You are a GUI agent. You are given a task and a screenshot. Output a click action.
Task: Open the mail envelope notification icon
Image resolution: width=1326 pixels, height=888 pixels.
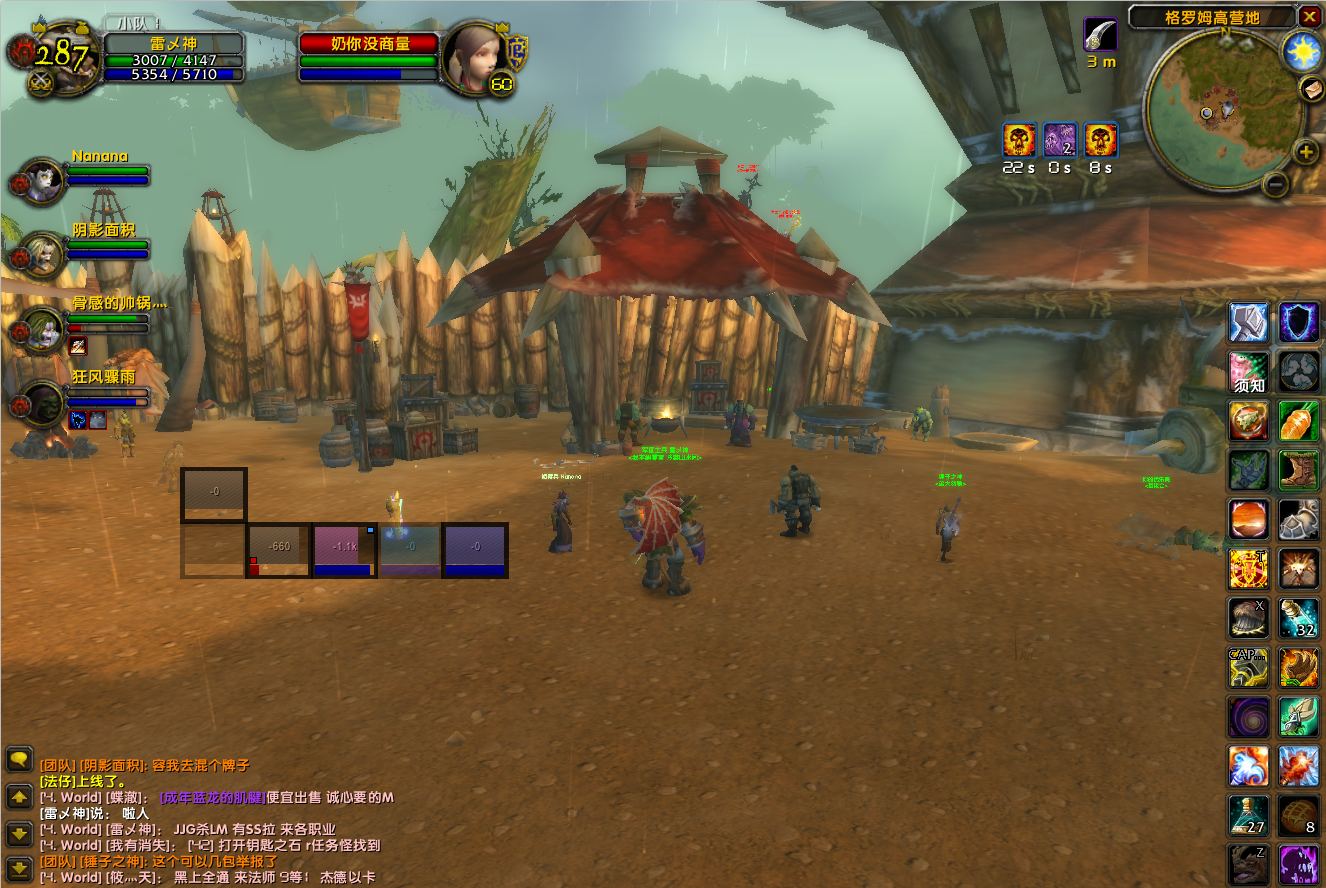click(1311, 89)
